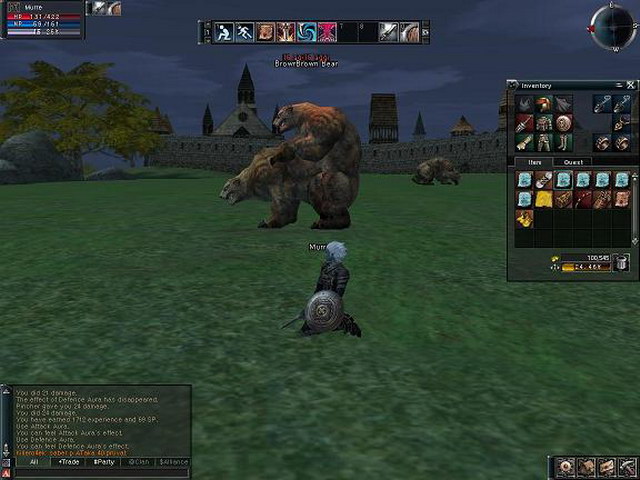Viewport: 640px width, 480px height.
Task: Close the Inventory window
Action: (x=632, y=86)
